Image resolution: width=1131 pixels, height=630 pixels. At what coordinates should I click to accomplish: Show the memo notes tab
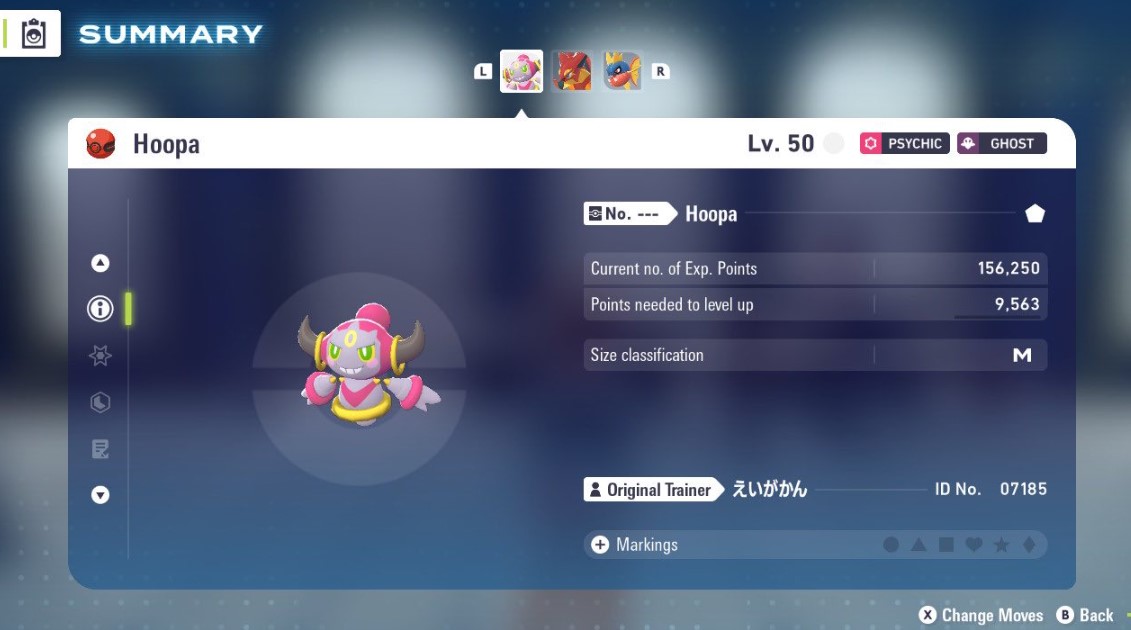(100, 449)
